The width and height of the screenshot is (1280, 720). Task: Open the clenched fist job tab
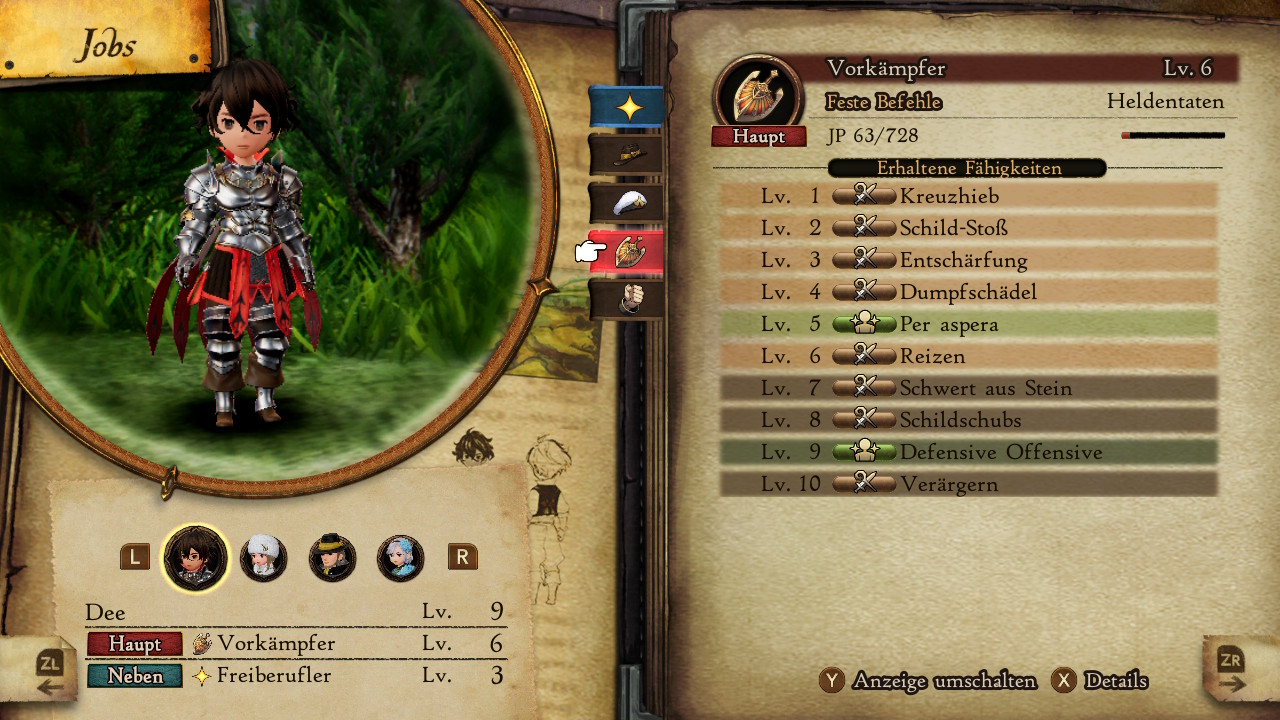pyautogui.click(x=627, y=299)
